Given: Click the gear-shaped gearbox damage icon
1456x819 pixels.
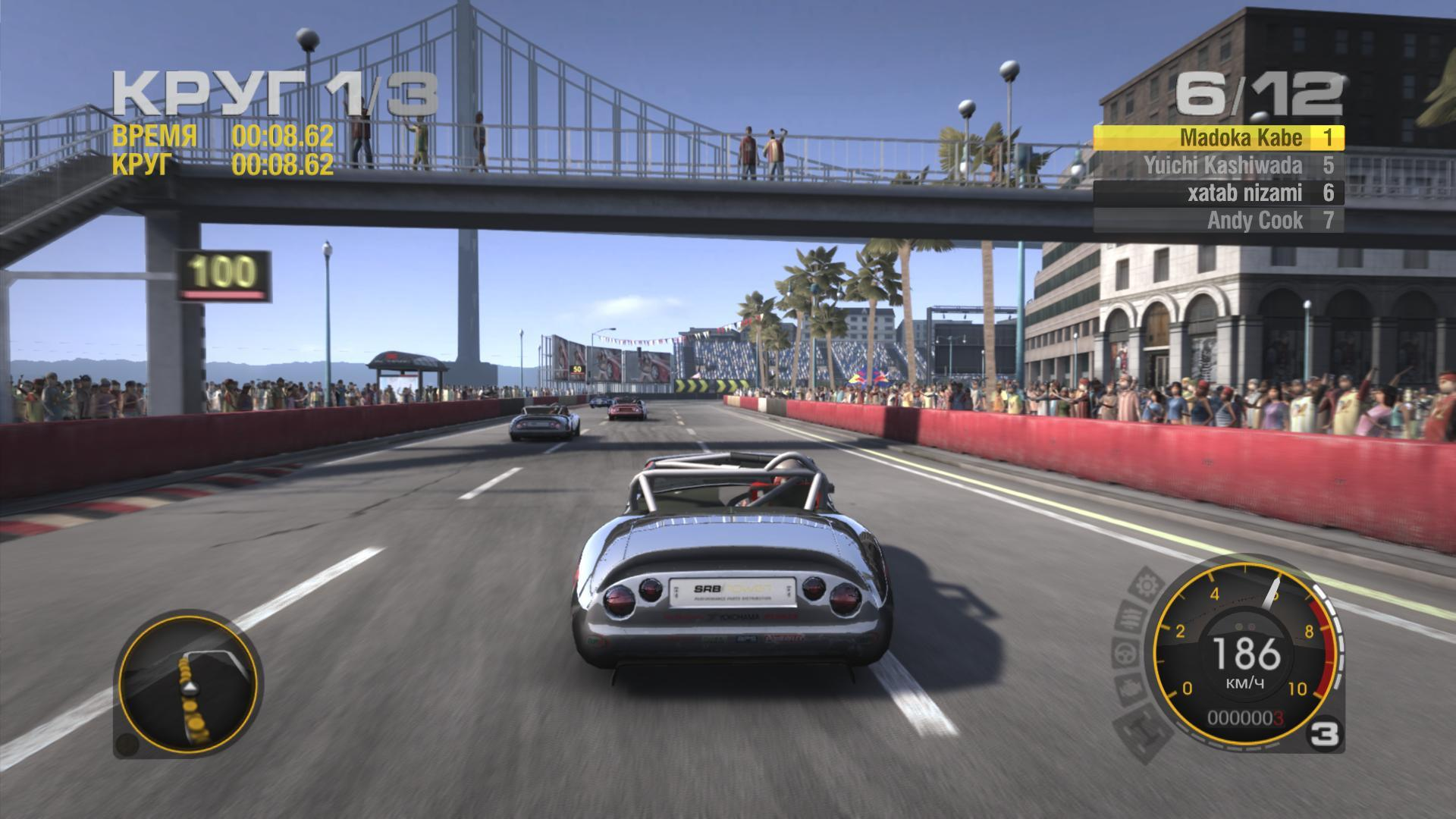Looking at the screenshot, I should click(1147, 585).
